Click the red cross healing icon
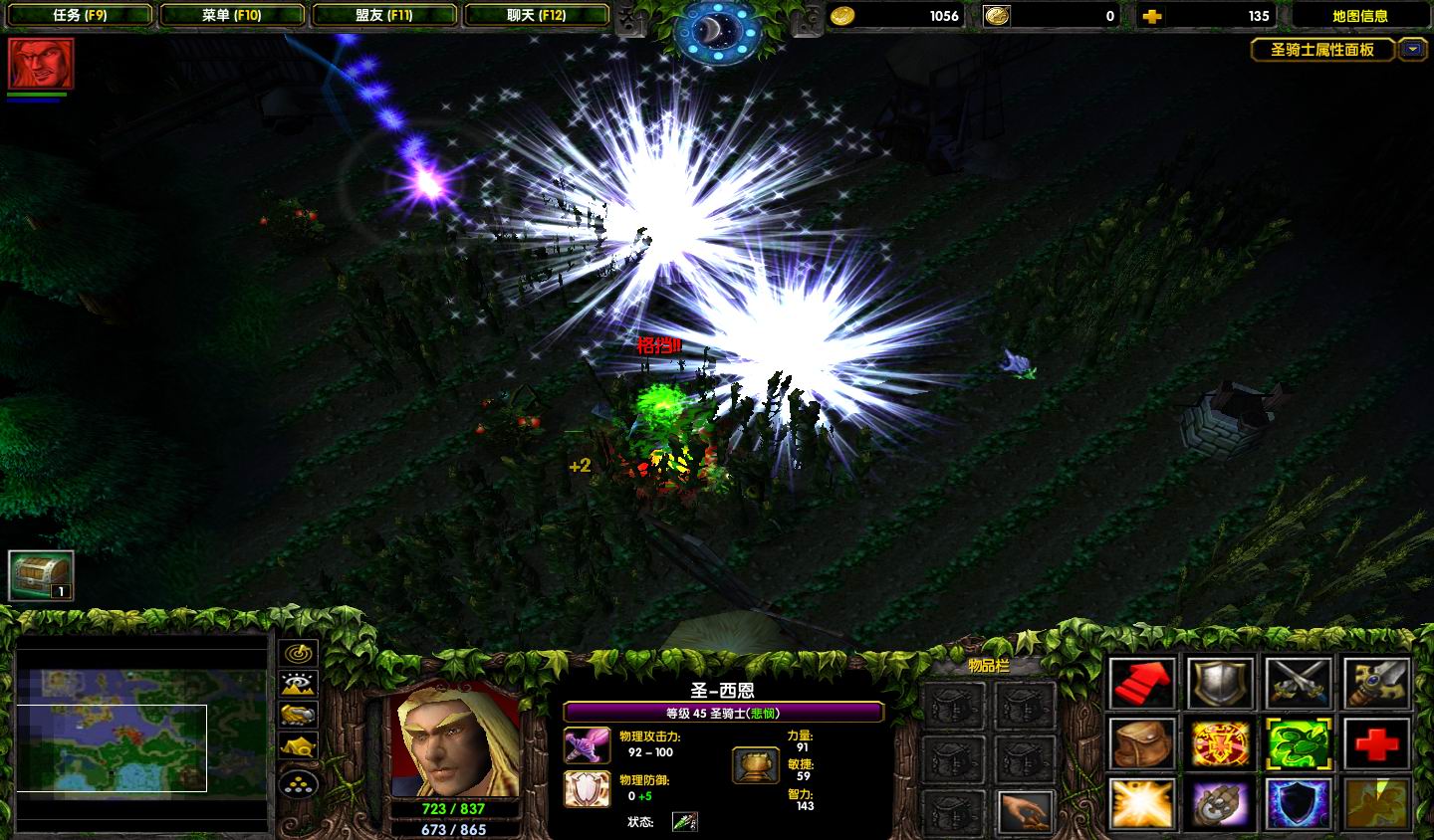Viewport: 1434px width, 840px height. click(1375, 743)
